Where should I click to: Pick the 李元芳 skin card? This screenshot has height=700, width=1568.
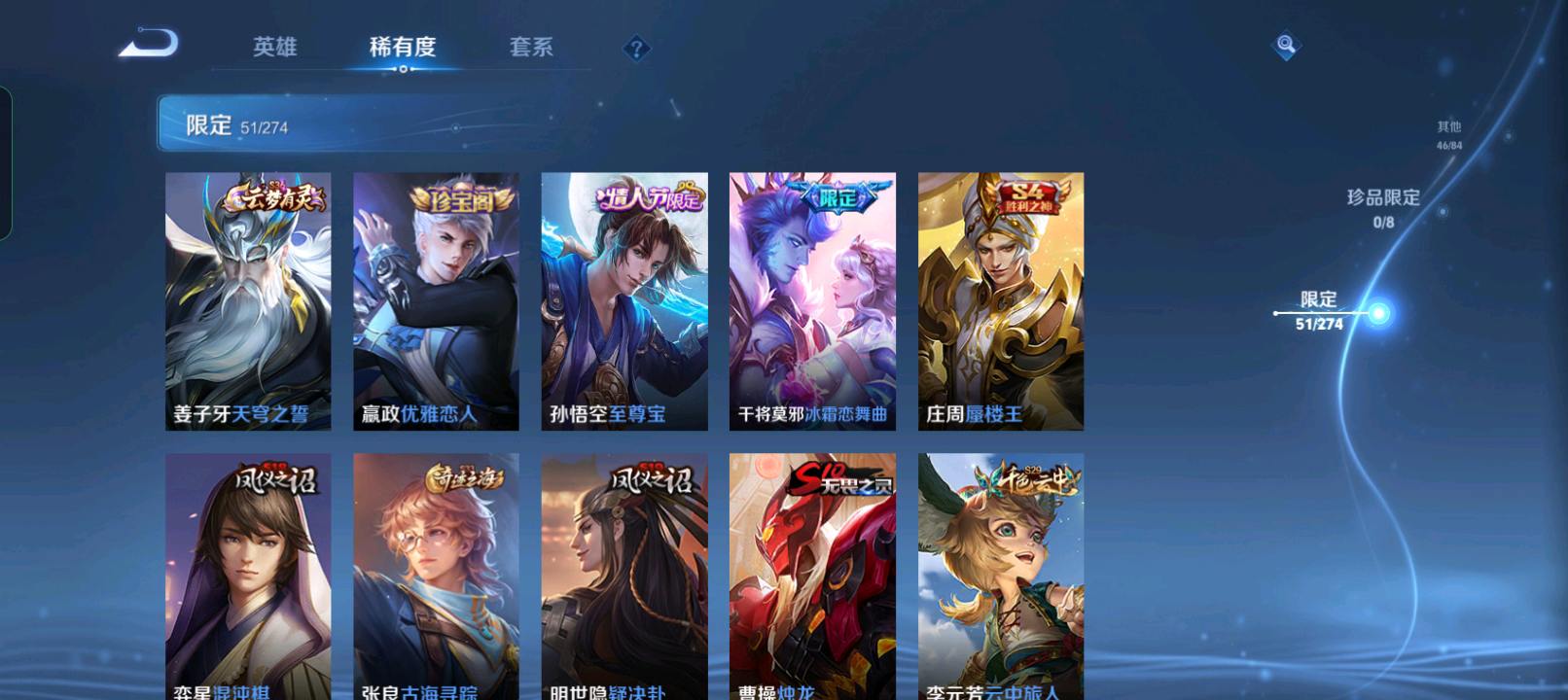click(1001, 576)
